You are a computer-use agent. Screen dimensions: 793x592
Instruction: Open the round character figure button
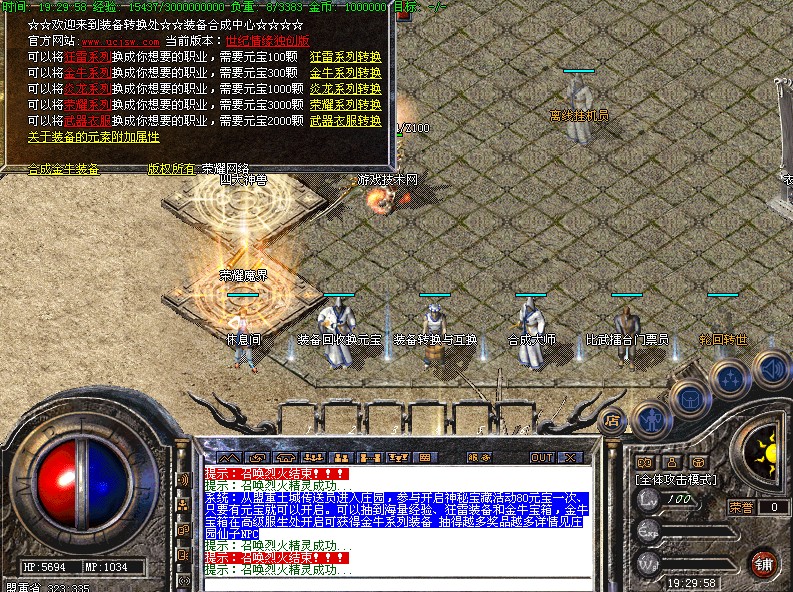651,418
